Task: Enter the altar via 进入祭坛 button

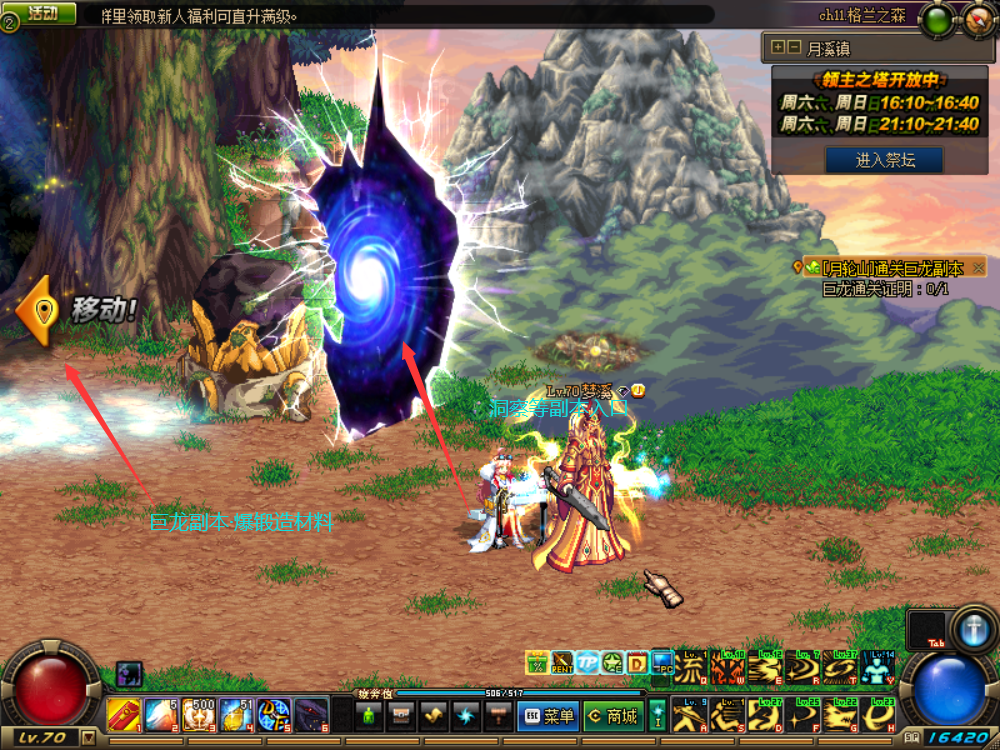Action: 884,159
